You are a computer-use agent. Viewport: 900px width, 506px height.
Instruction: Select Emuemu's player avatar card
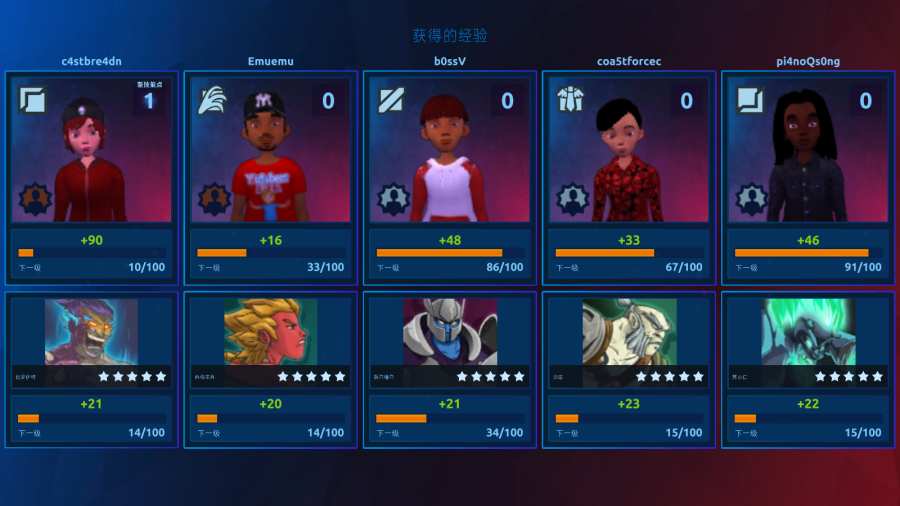point(270,150)
